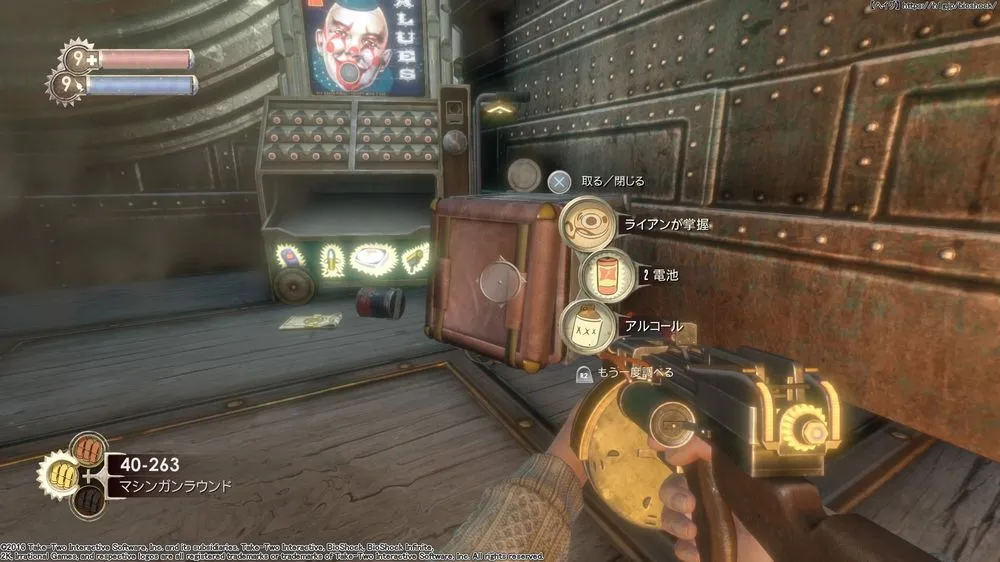
Task: Select the アルコール bottle loot icon
Action: (586, 325)
